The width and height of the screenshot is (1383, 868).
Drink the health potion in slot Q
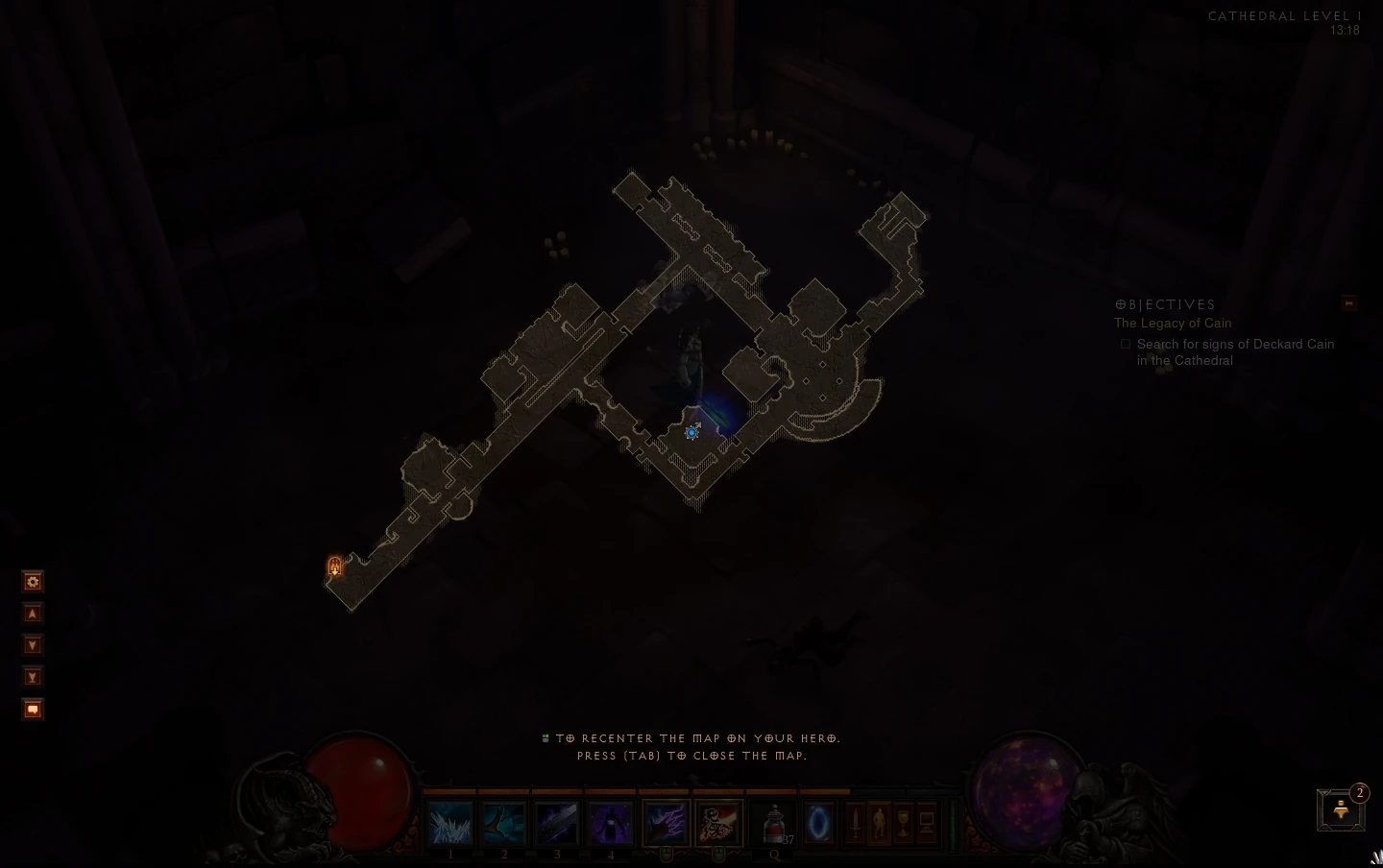[x=773, y=824]
